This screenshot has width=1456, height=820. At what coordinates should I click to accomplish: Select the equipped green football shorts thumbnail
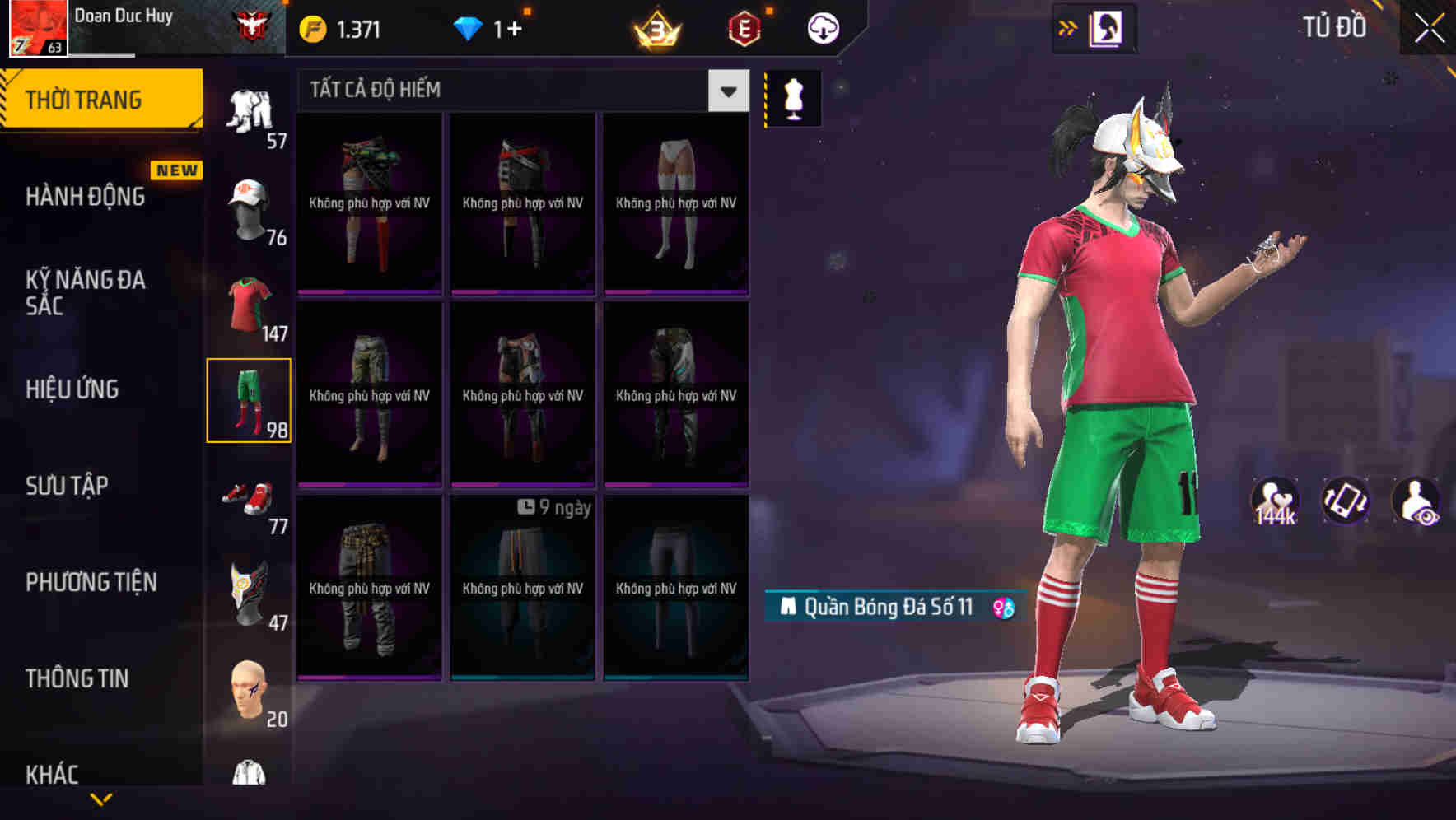coord(250,401)
